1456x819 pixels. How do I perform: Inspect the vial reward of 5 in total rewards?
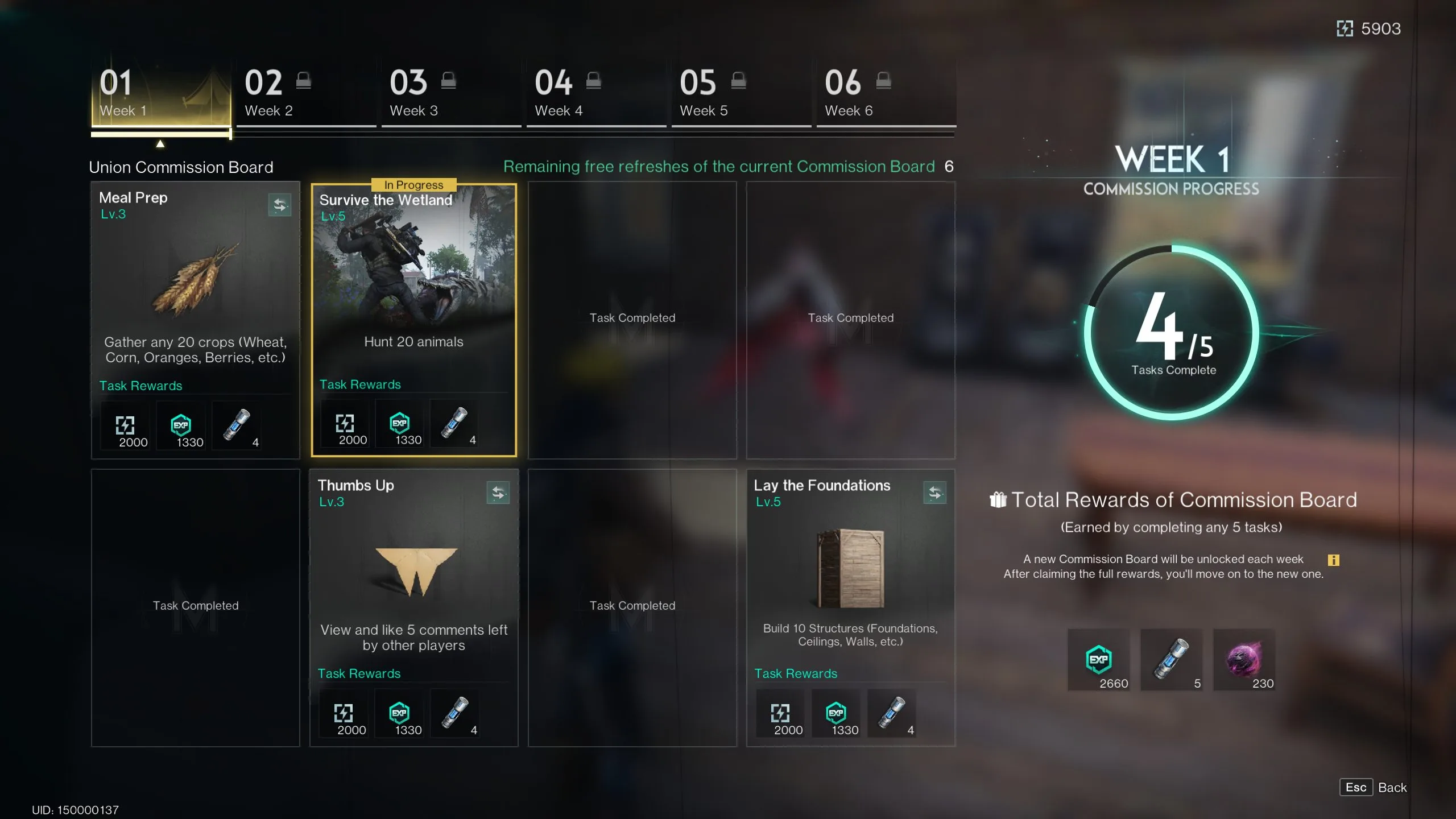[x=1172, y=660]
